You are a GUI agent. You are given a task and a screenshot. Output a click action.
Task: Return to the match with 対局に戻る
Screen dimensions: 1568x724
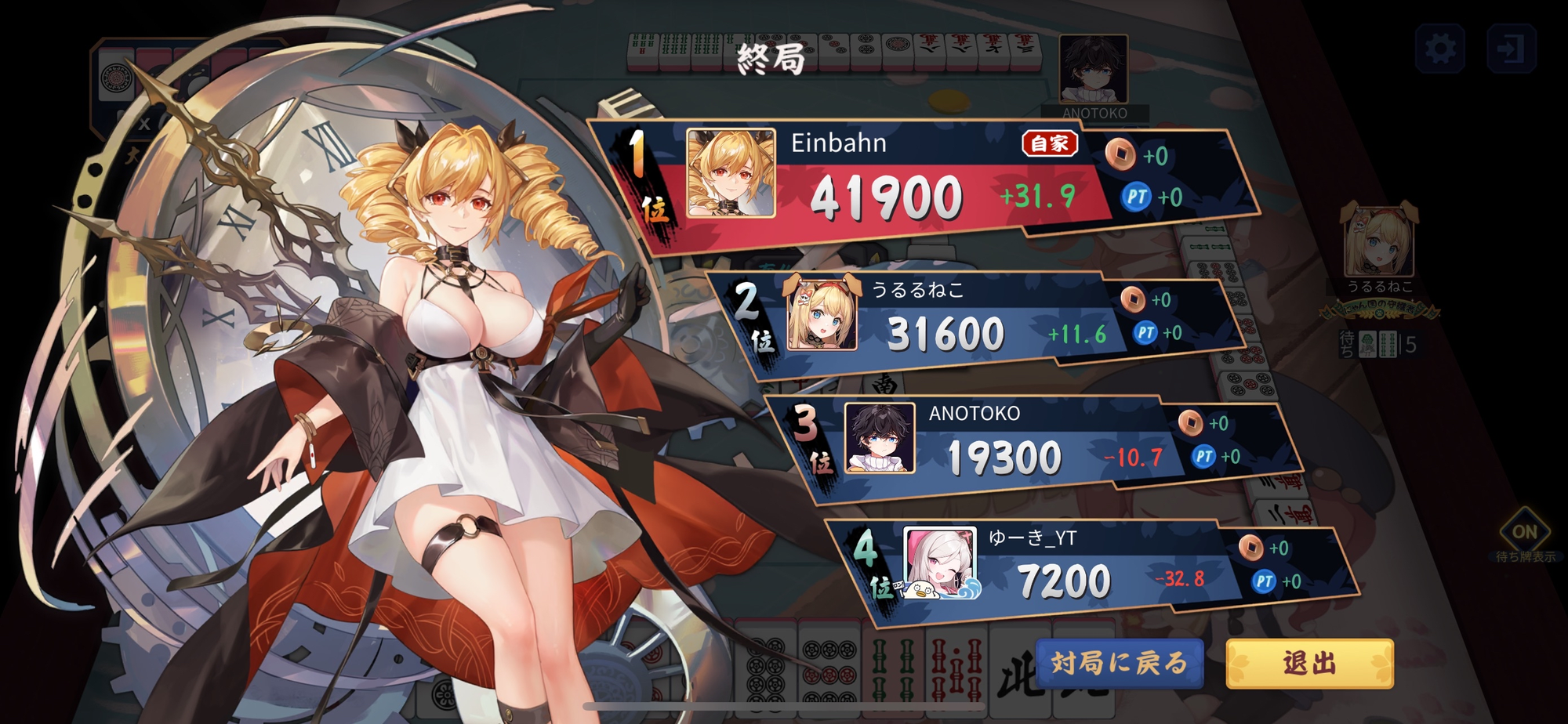pyautogui.click(x=1119, y=663)
